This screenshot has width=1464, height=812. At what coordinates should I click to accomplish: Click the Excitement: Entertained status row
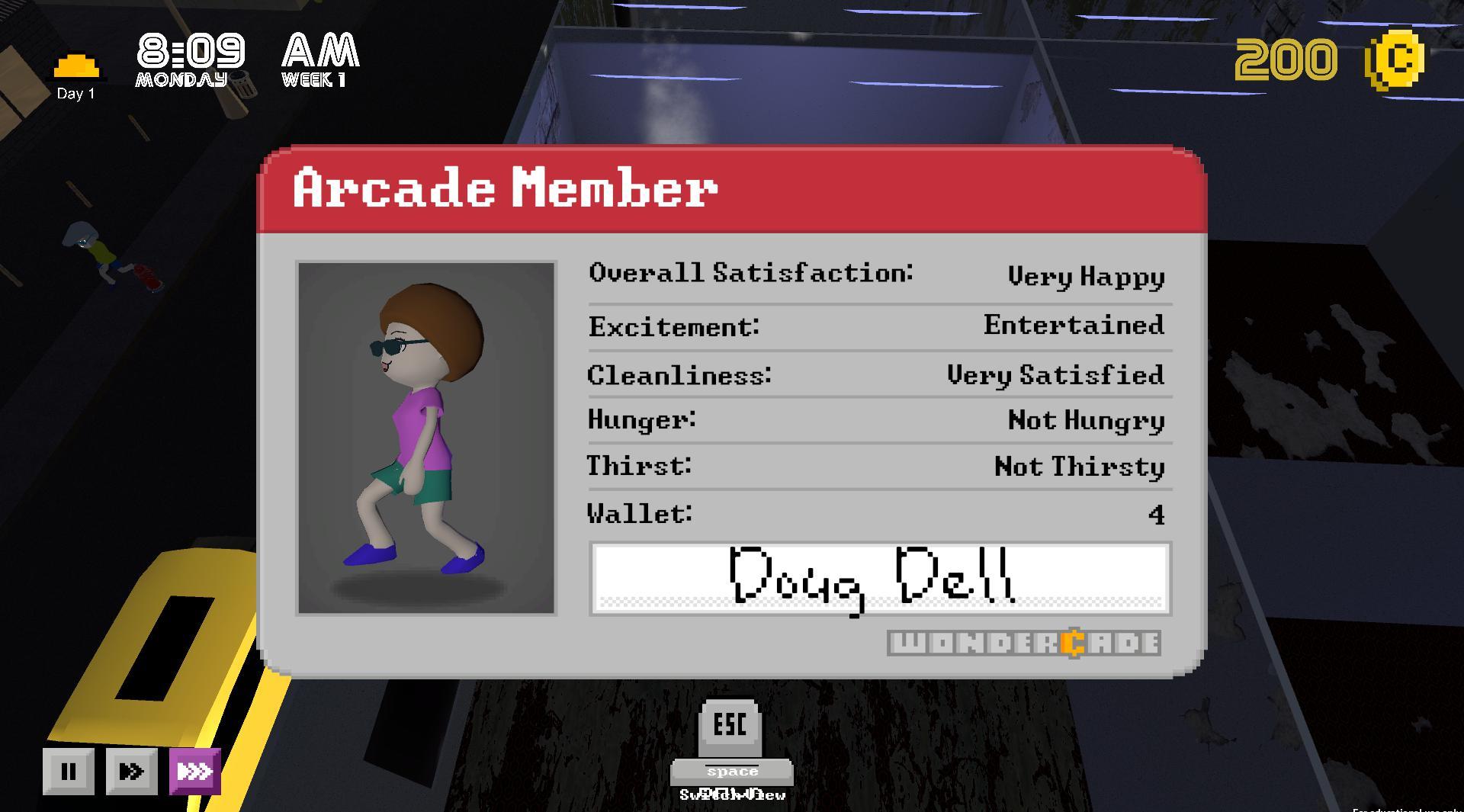point(877,326)
